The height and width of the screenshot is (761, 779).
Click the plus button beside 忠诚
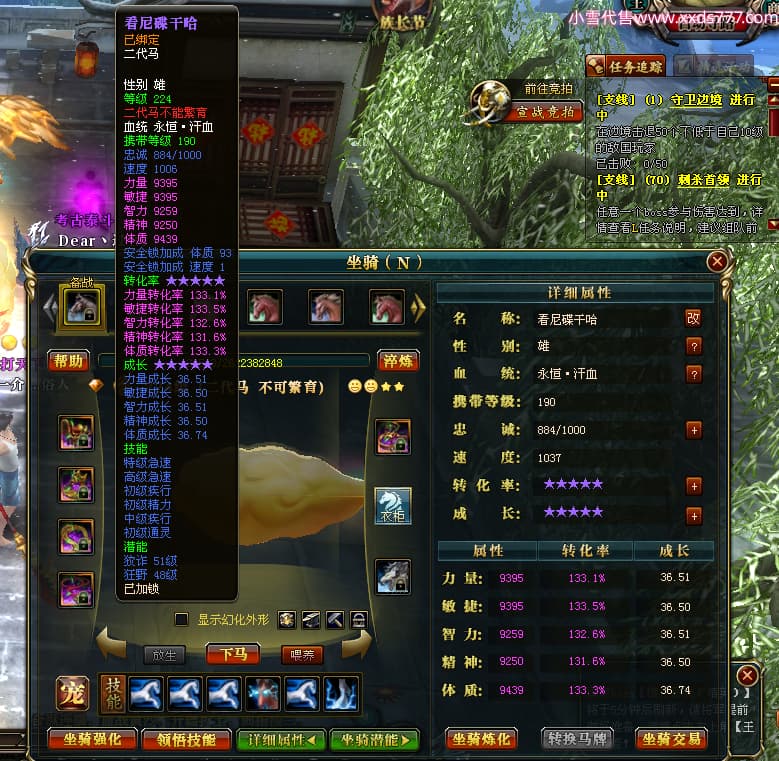[693, 430]
